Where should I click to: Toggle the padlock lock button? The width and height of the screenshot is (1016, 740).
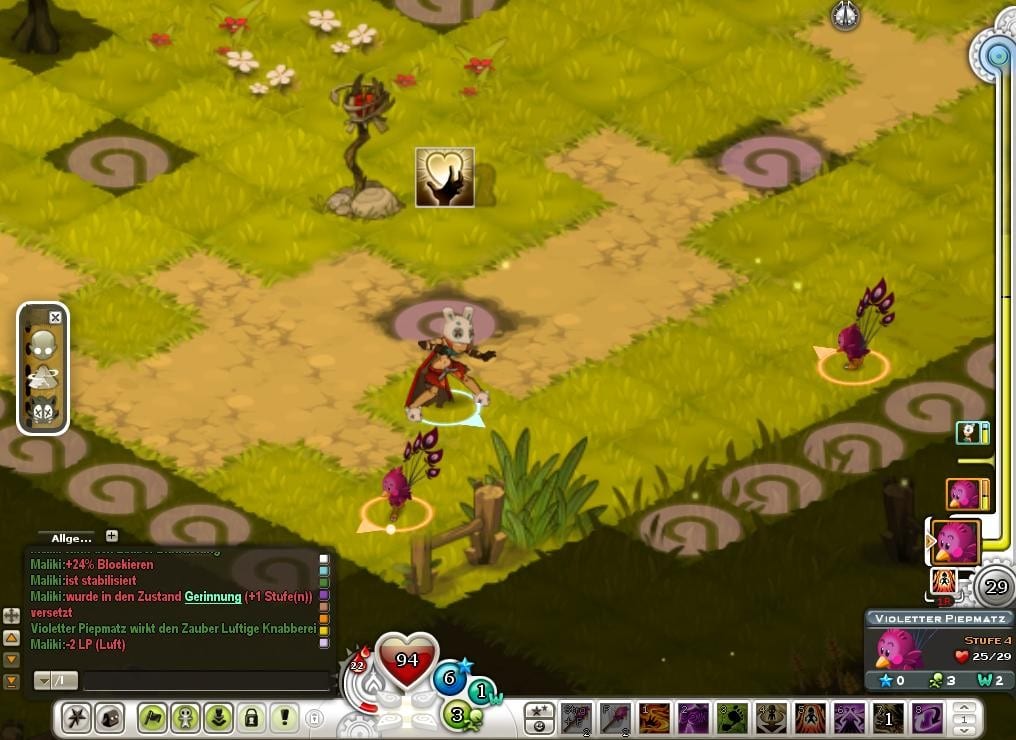pyautogui.click(x=251, y=717)
